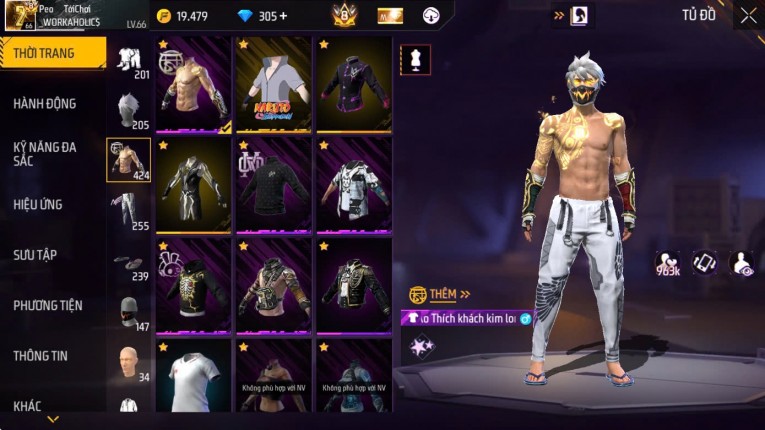Open the 963k likes icon

coord(667,263)
